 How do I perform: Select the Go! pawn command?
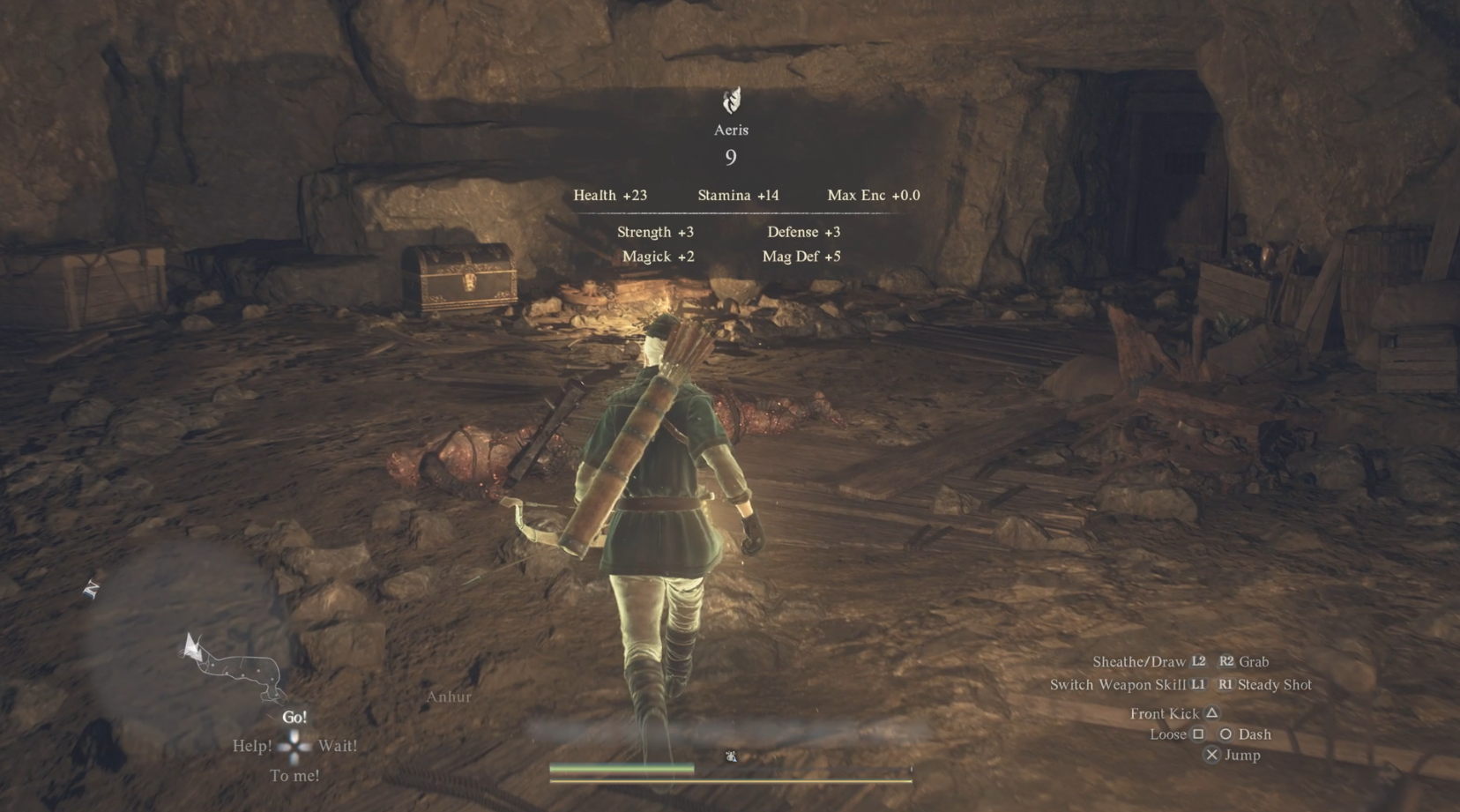294,717
